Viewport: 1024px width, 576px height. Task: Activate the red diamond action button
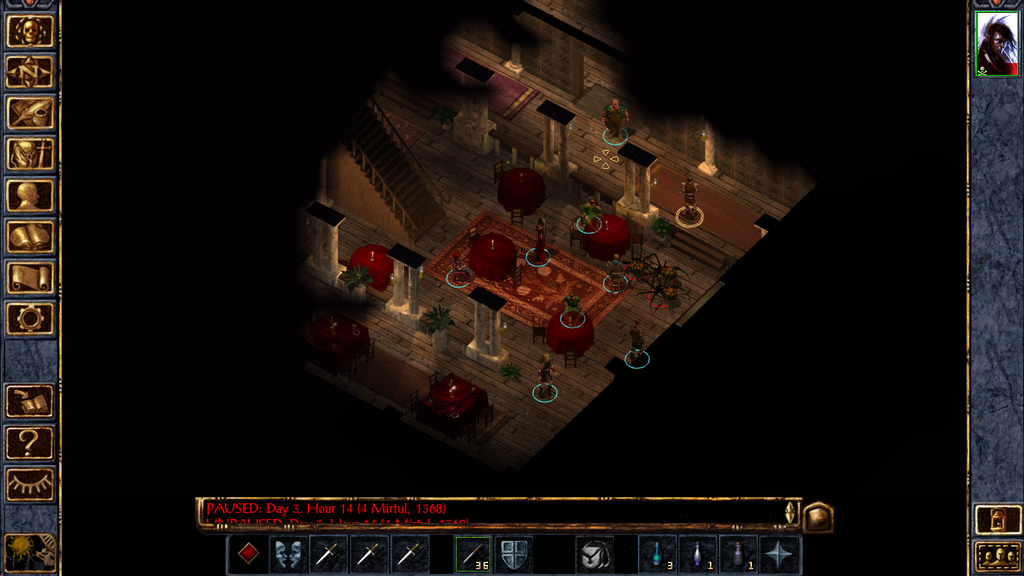(x=247, y=554)
